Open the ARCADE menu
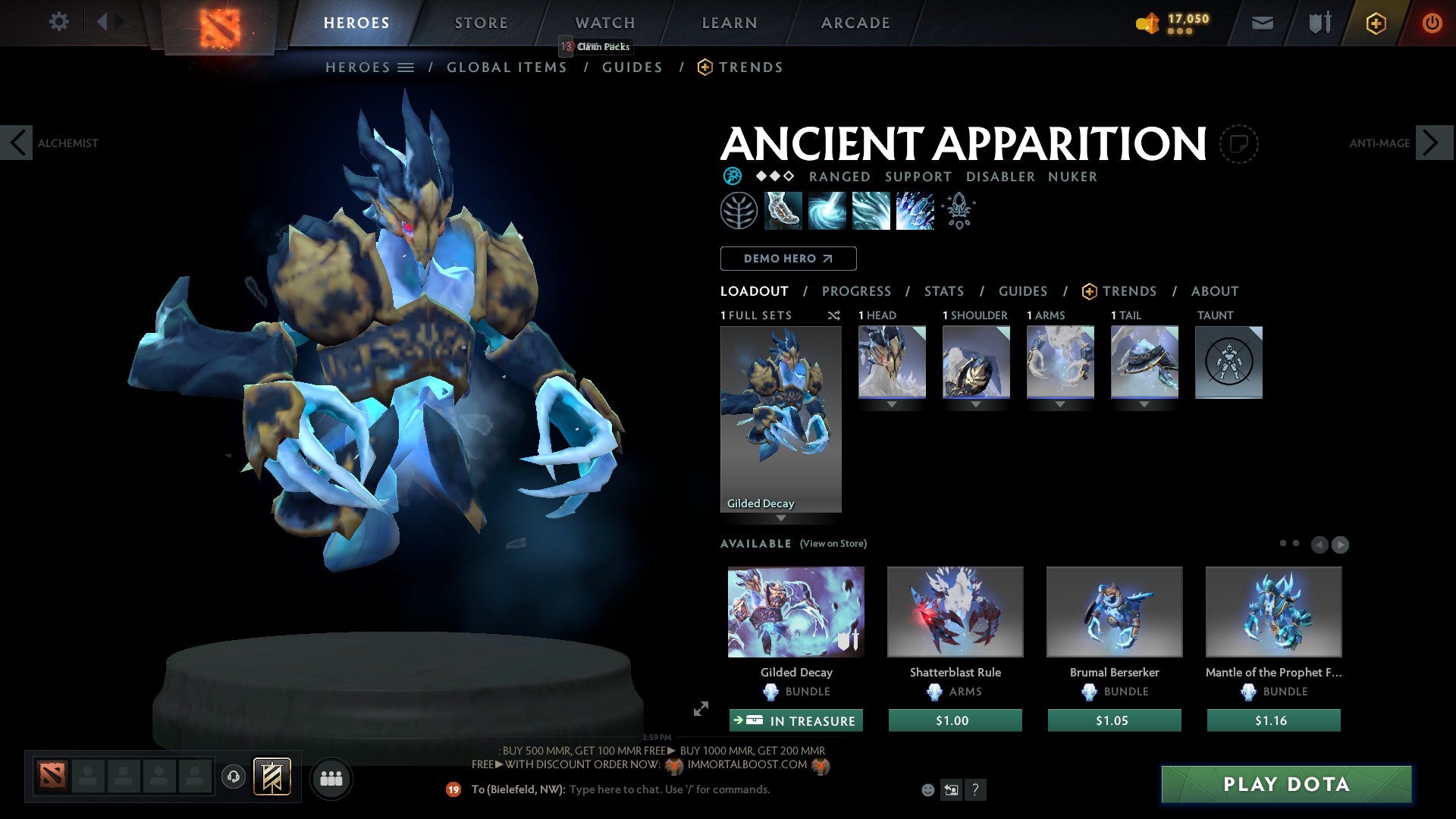Image resolution: width=1456 pixels, height=819 pixels. [855, 22]
